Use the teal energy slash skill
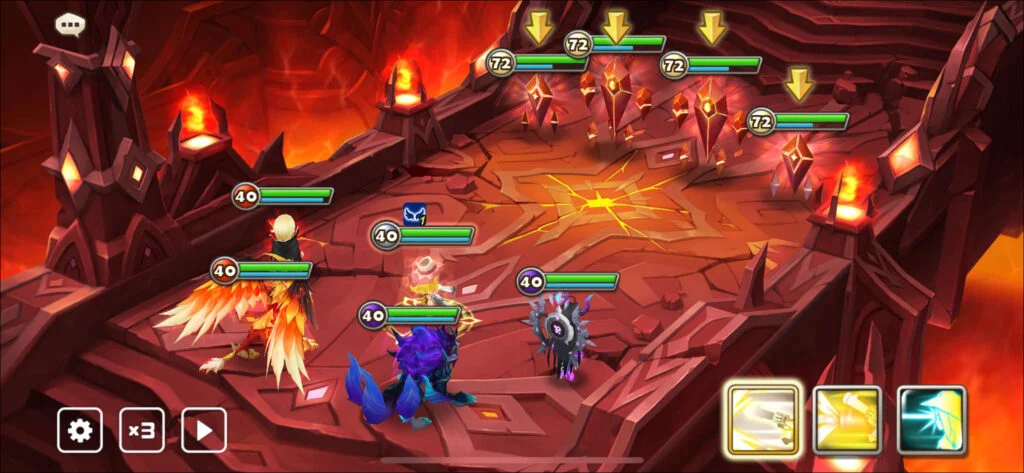 [931, 420]
